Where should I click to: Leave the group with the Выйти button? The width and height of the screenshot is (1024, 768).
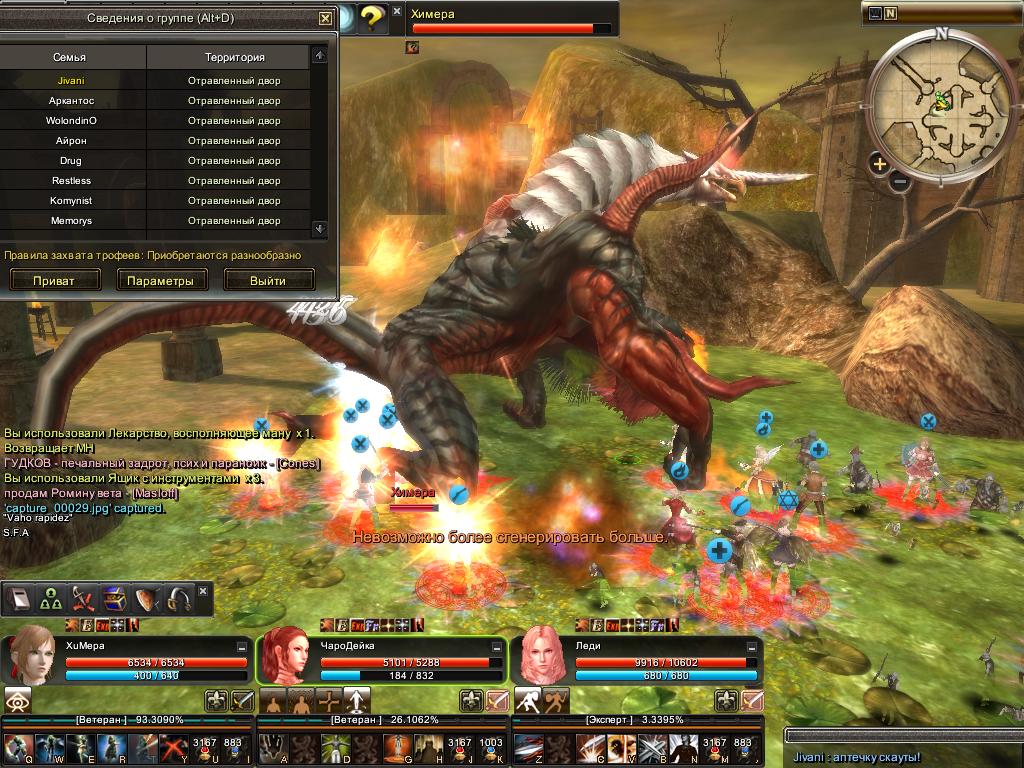point(268,281)
